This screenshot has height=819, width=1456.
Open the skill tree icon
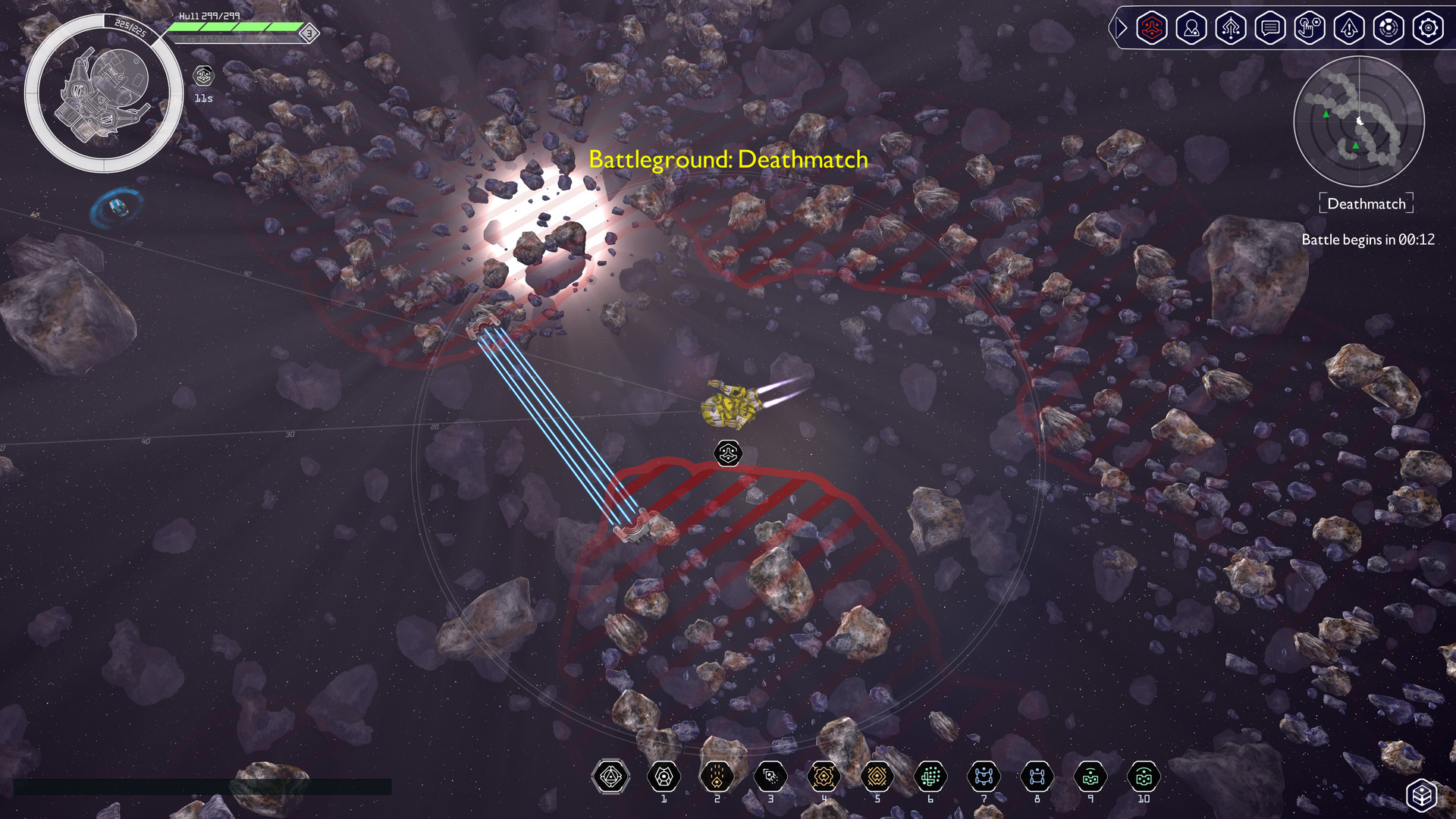[x=1231, y=28]
